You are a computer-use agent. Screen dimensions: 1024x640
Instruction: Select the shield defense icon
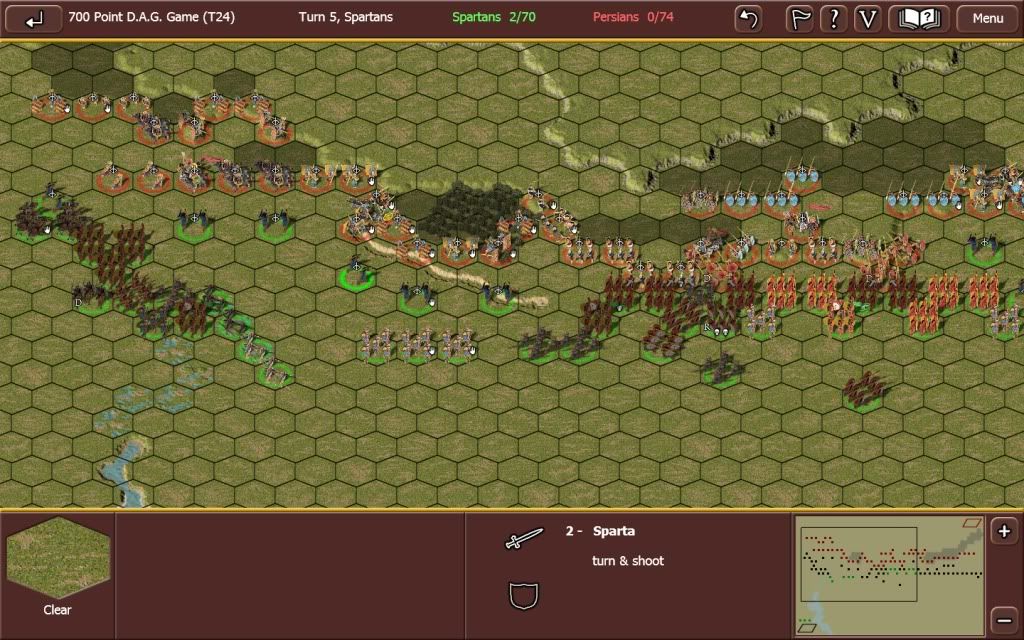pos(524,597)
